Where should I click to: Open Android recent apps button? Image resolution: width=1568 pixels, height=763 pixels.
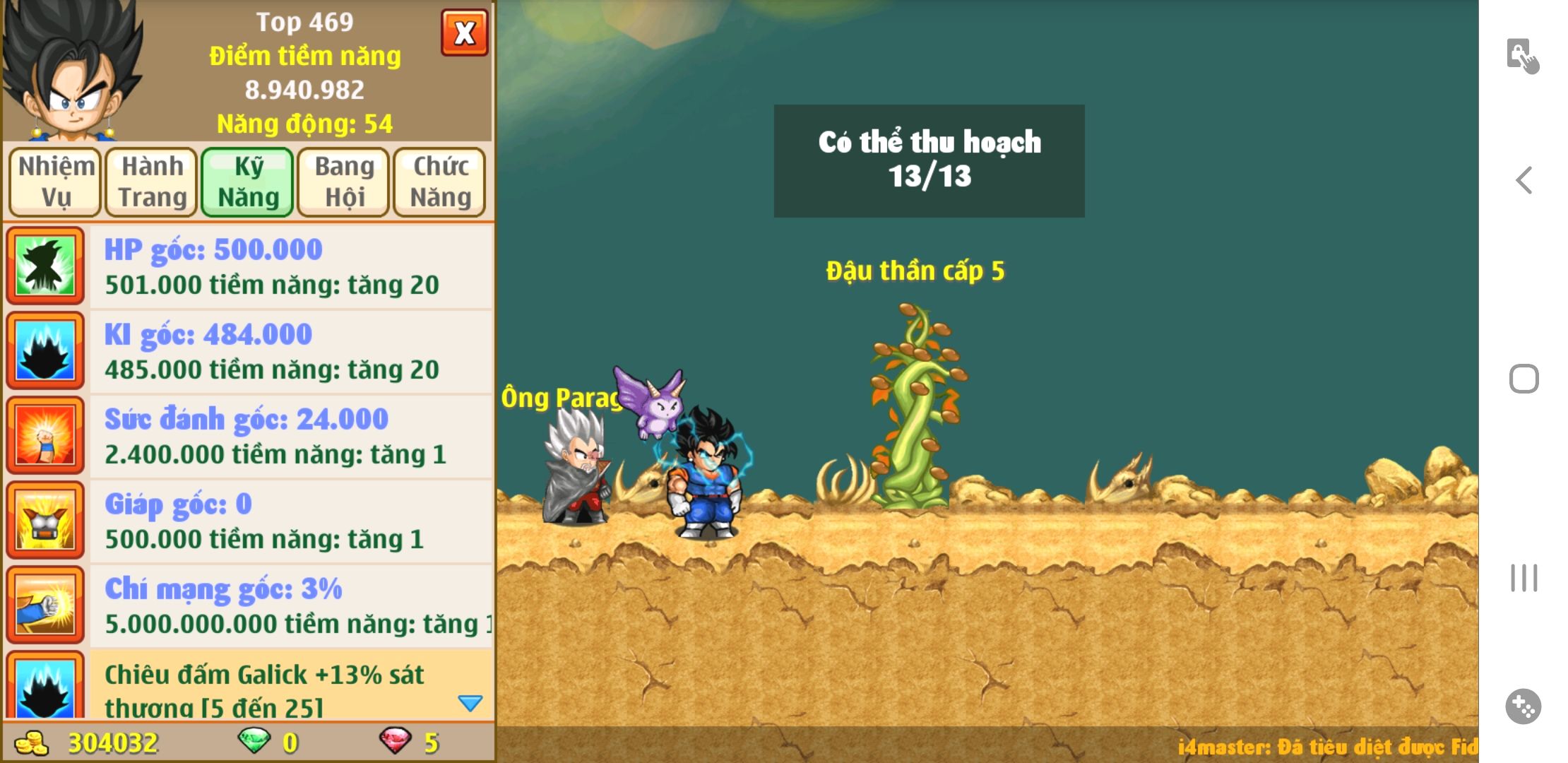click(x=1524, y=578)
